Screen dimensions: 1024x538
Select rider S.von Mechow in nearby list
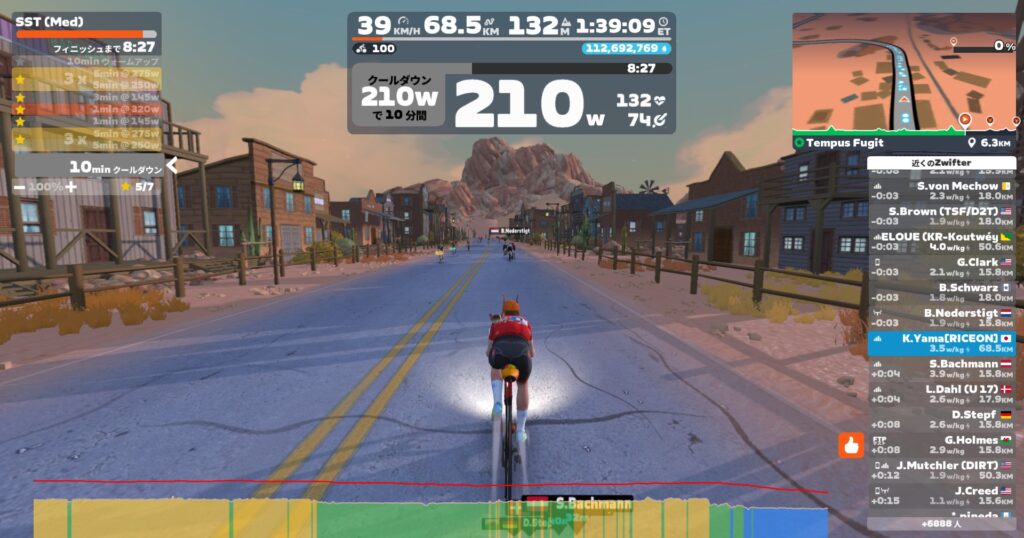(942, 190)
